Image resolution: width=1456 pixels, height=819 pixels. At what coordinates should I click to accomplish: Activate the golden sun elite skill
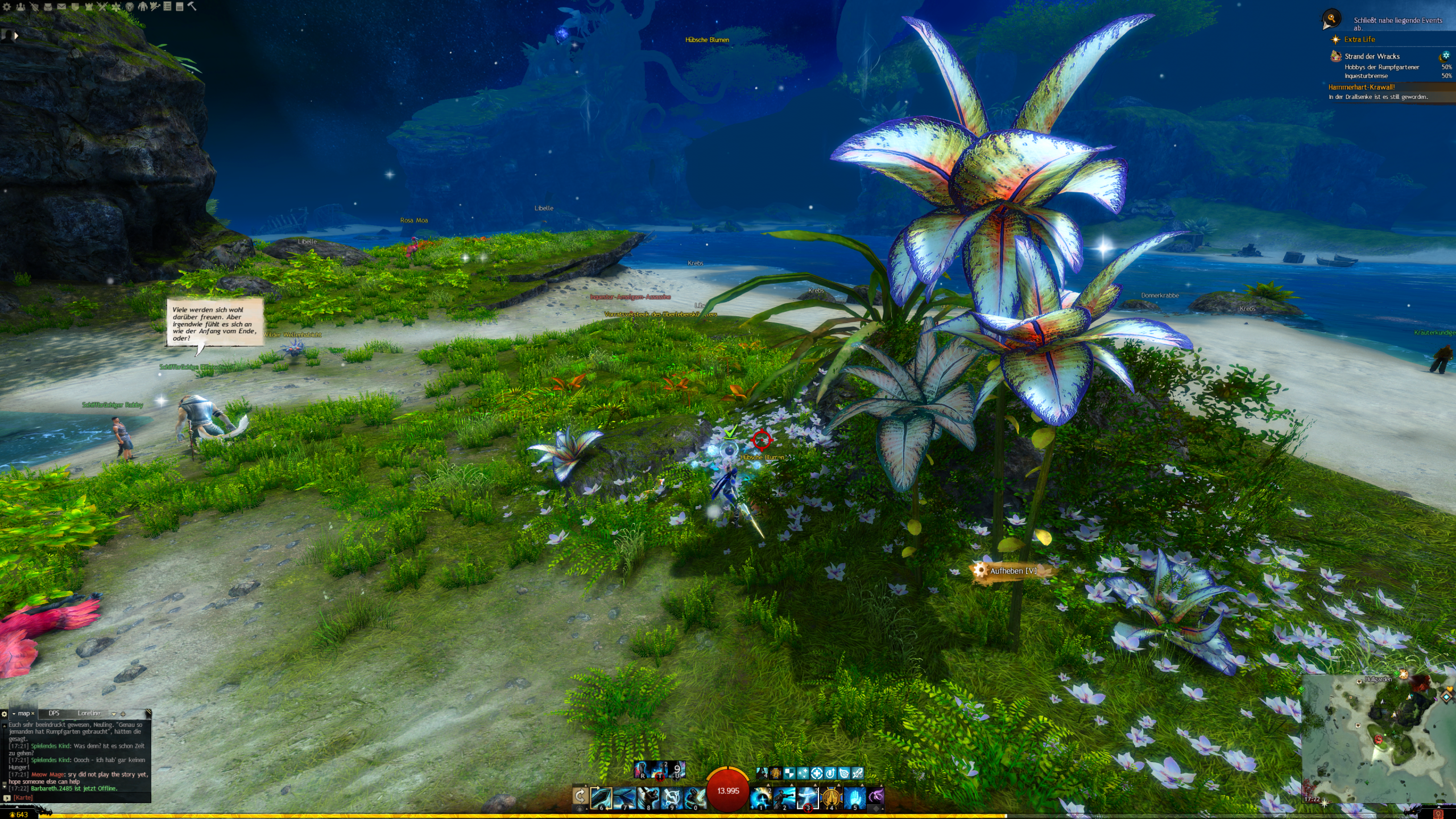pyautogui.click(x=831, y=798)
